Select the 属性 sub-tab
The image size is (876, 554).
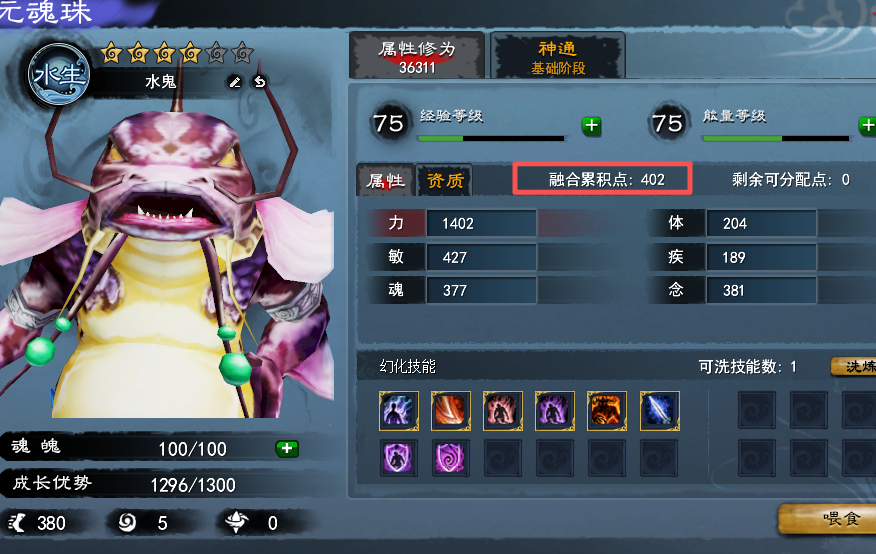pos(386,181)
